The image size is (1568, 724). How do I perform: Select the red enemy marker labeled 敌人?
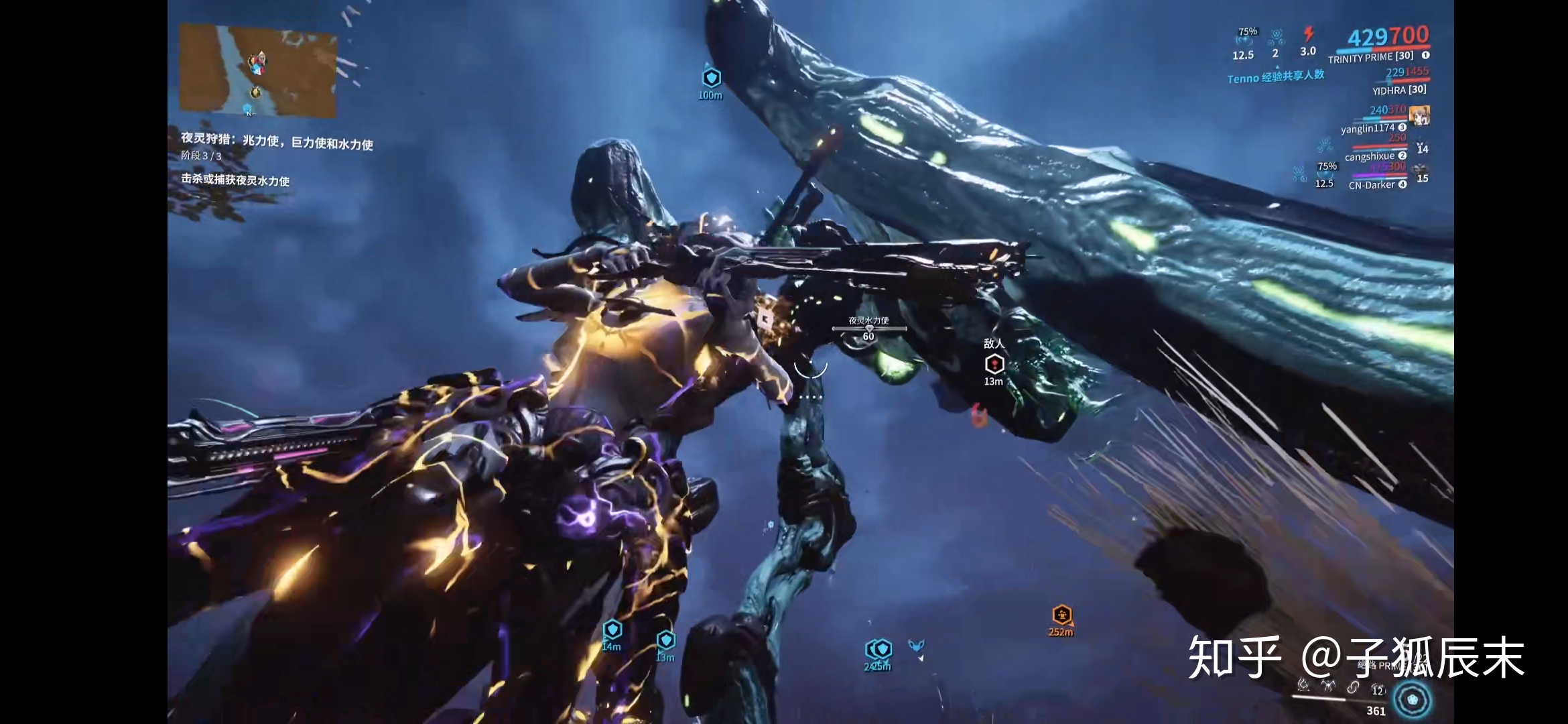pos(994,364)
